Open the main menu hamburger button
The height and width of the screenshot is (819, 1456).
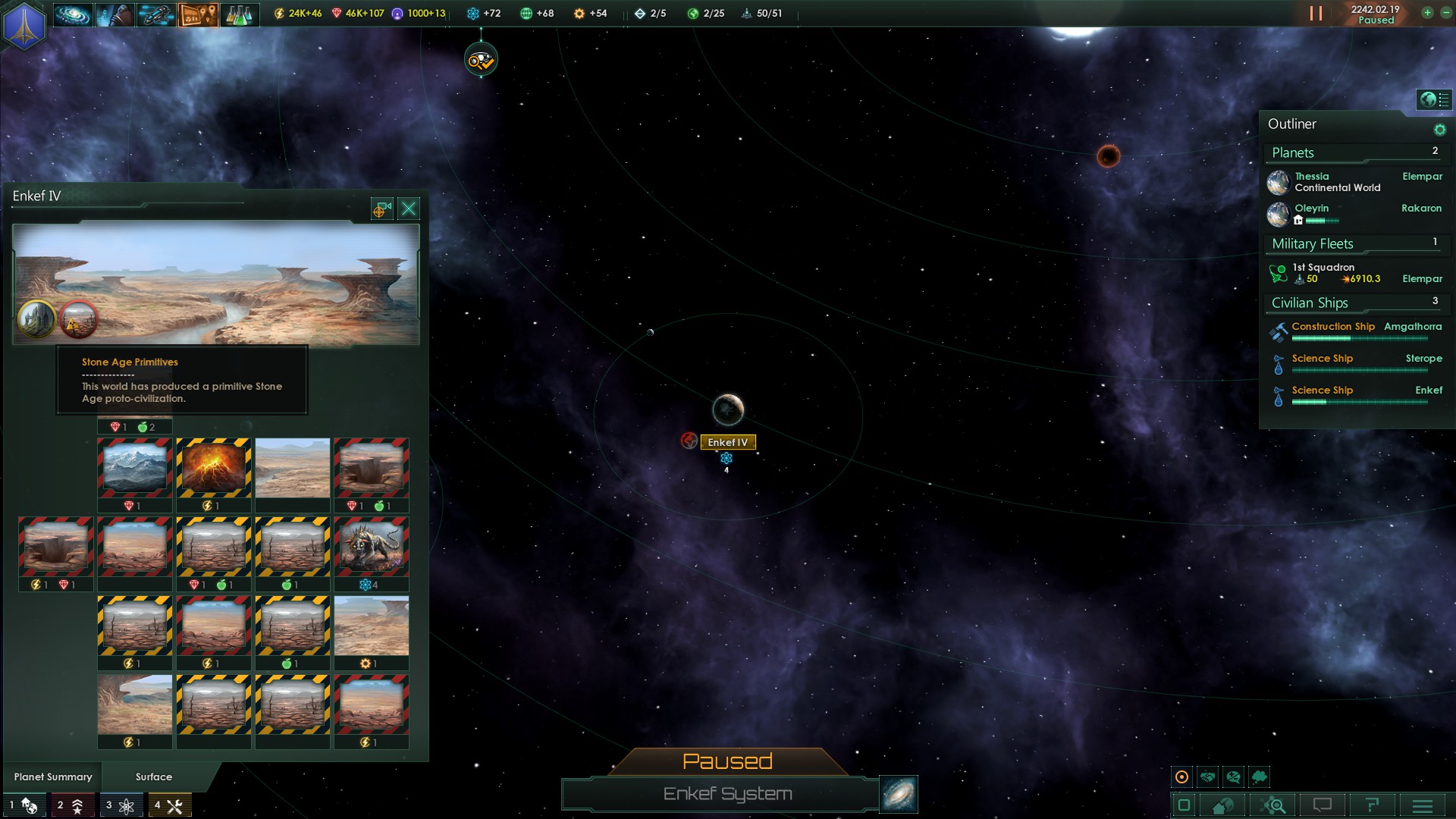point(1422,805)
